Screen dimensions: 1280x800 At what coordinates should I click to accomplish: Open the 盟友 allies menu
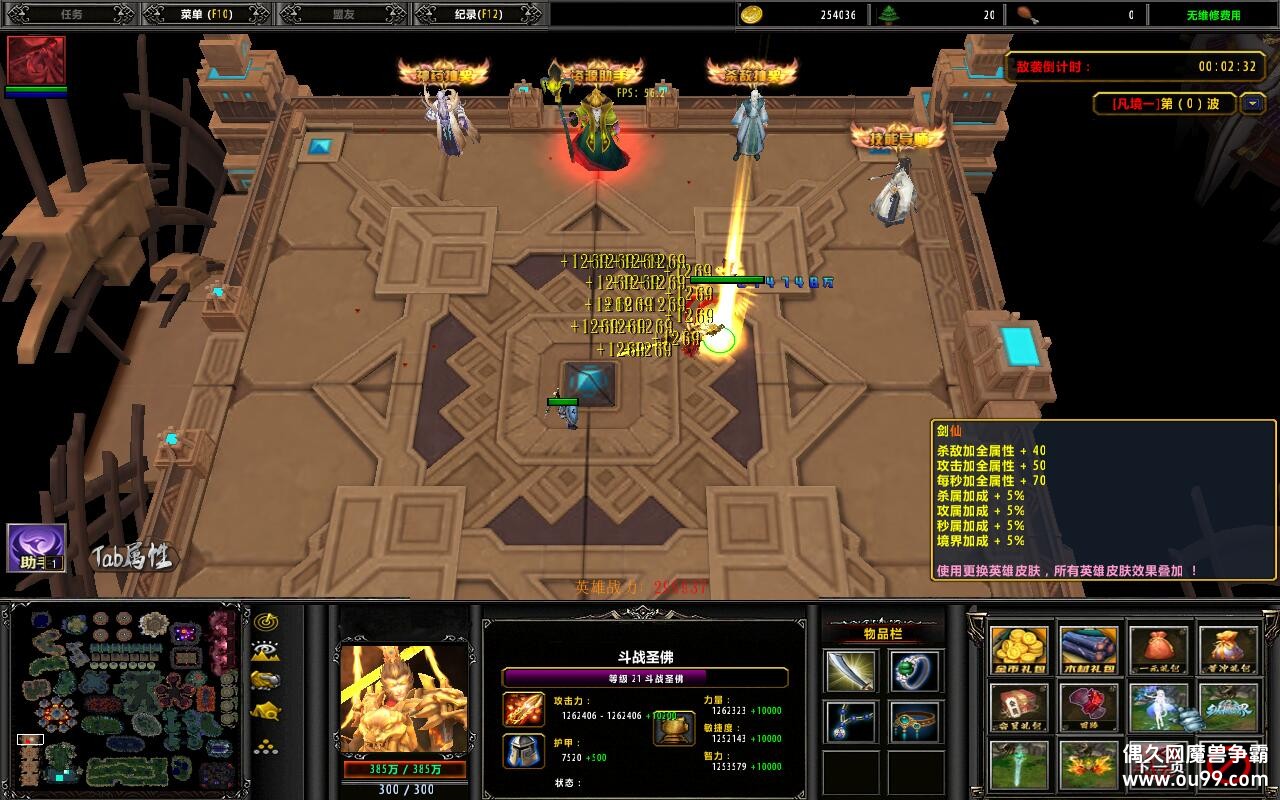342,14
